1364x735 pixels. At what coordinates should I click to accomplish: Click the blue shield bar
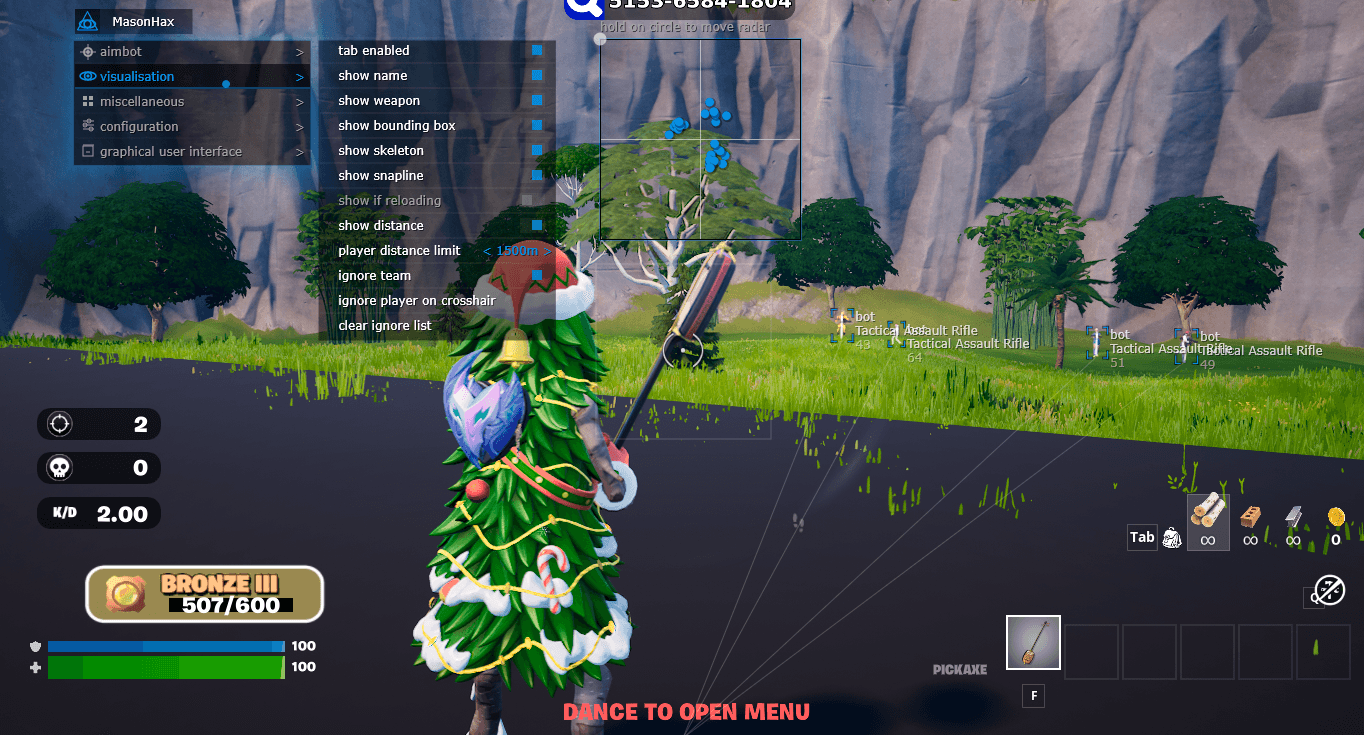[x=165, y=646]
